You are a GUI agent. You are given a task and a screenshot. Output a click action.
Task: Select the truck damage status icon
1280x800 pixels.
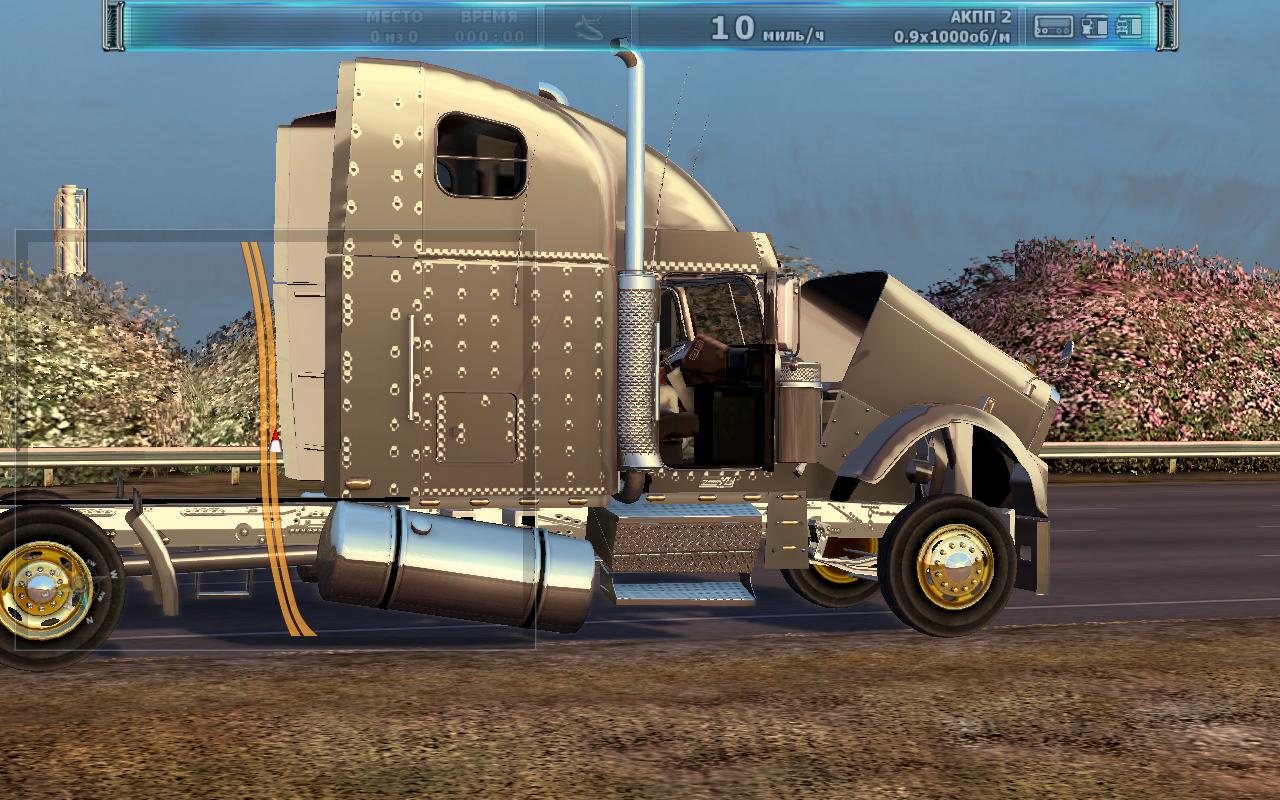click(x=1129, y=27)
